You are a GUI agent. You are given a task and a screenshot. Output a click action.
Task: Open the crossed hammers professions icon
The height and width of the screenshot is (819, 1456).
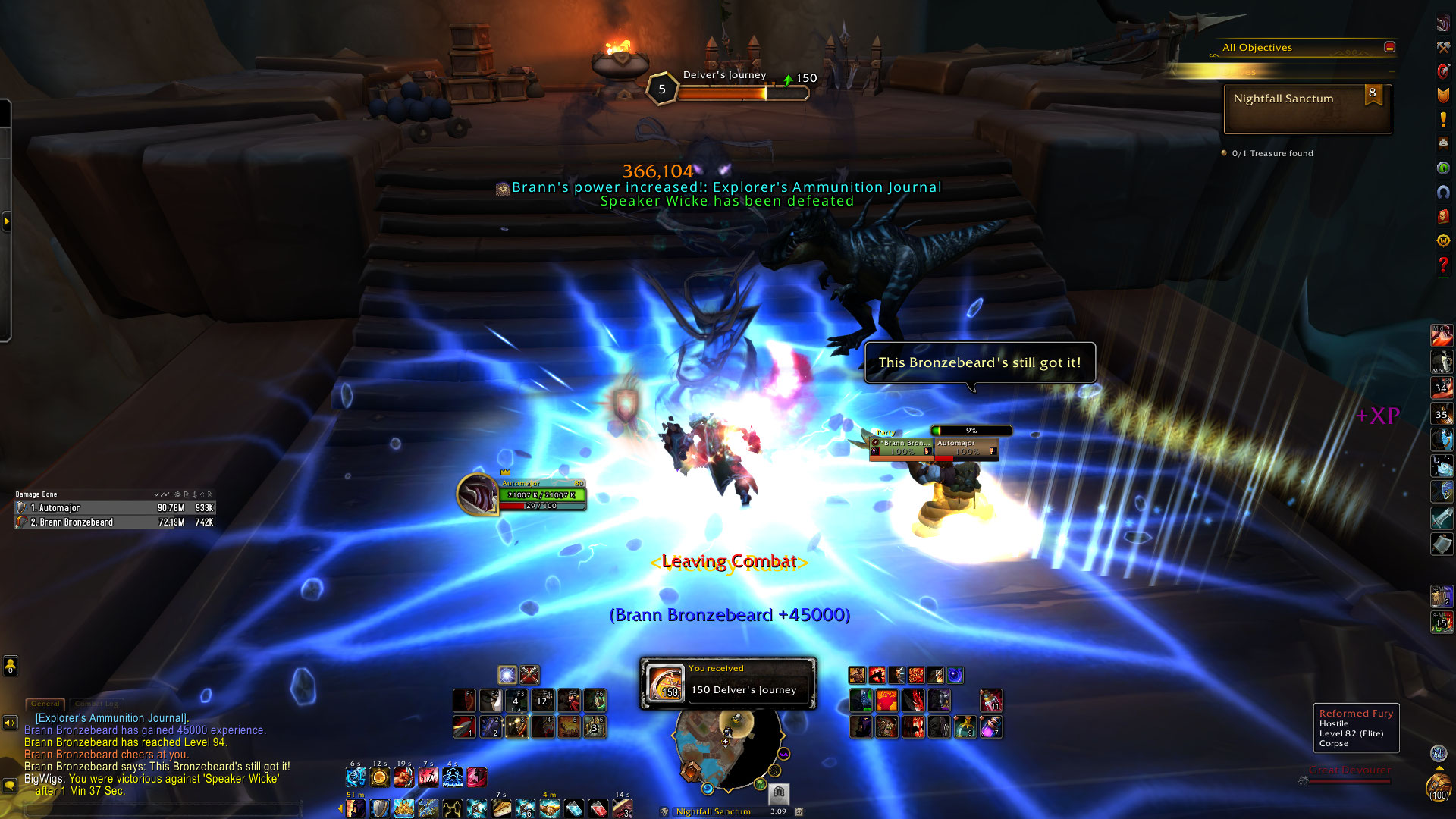click(1443, 47)
